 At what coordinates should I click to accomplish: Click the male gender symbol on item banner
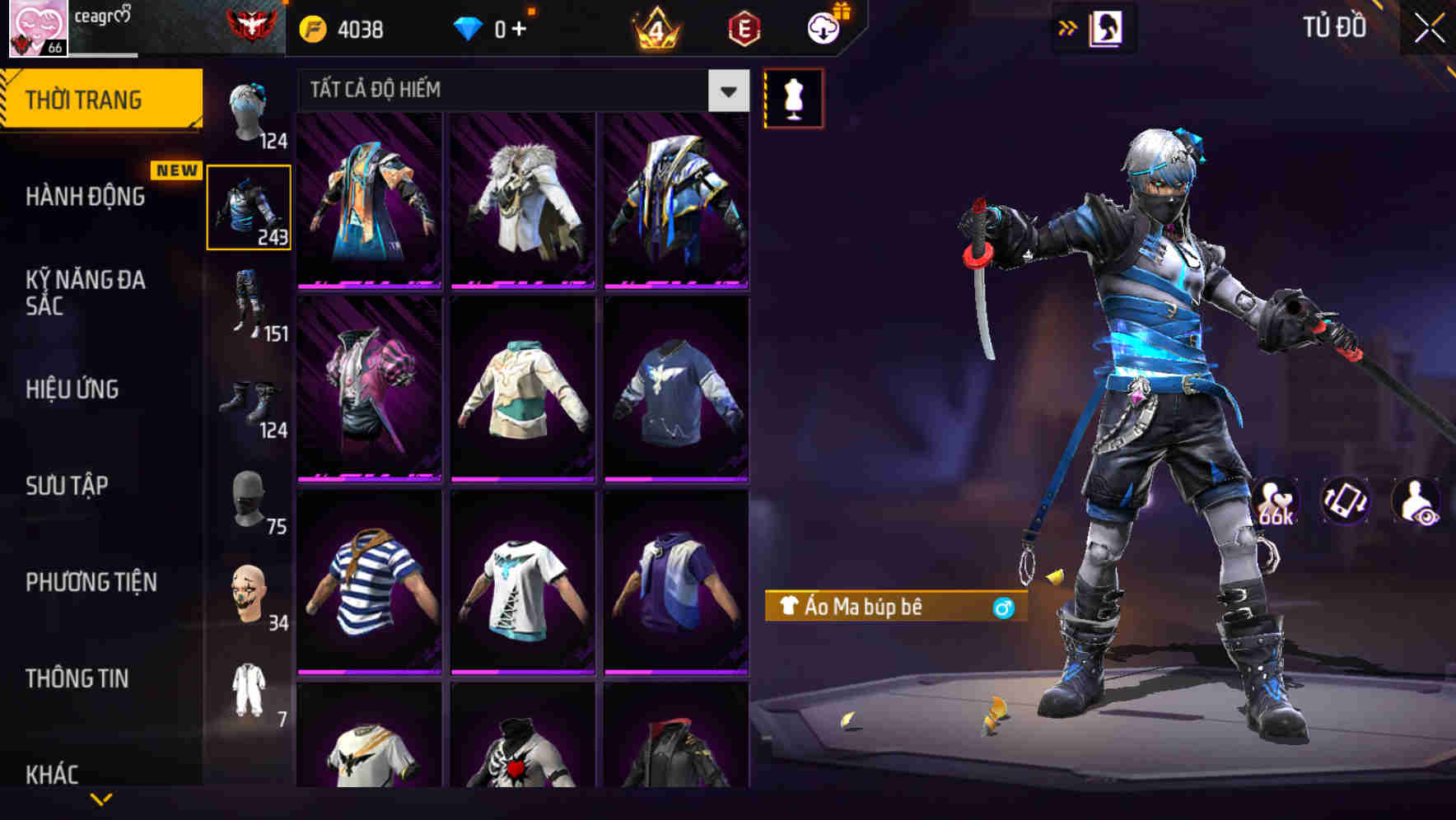click(1001, 609)
